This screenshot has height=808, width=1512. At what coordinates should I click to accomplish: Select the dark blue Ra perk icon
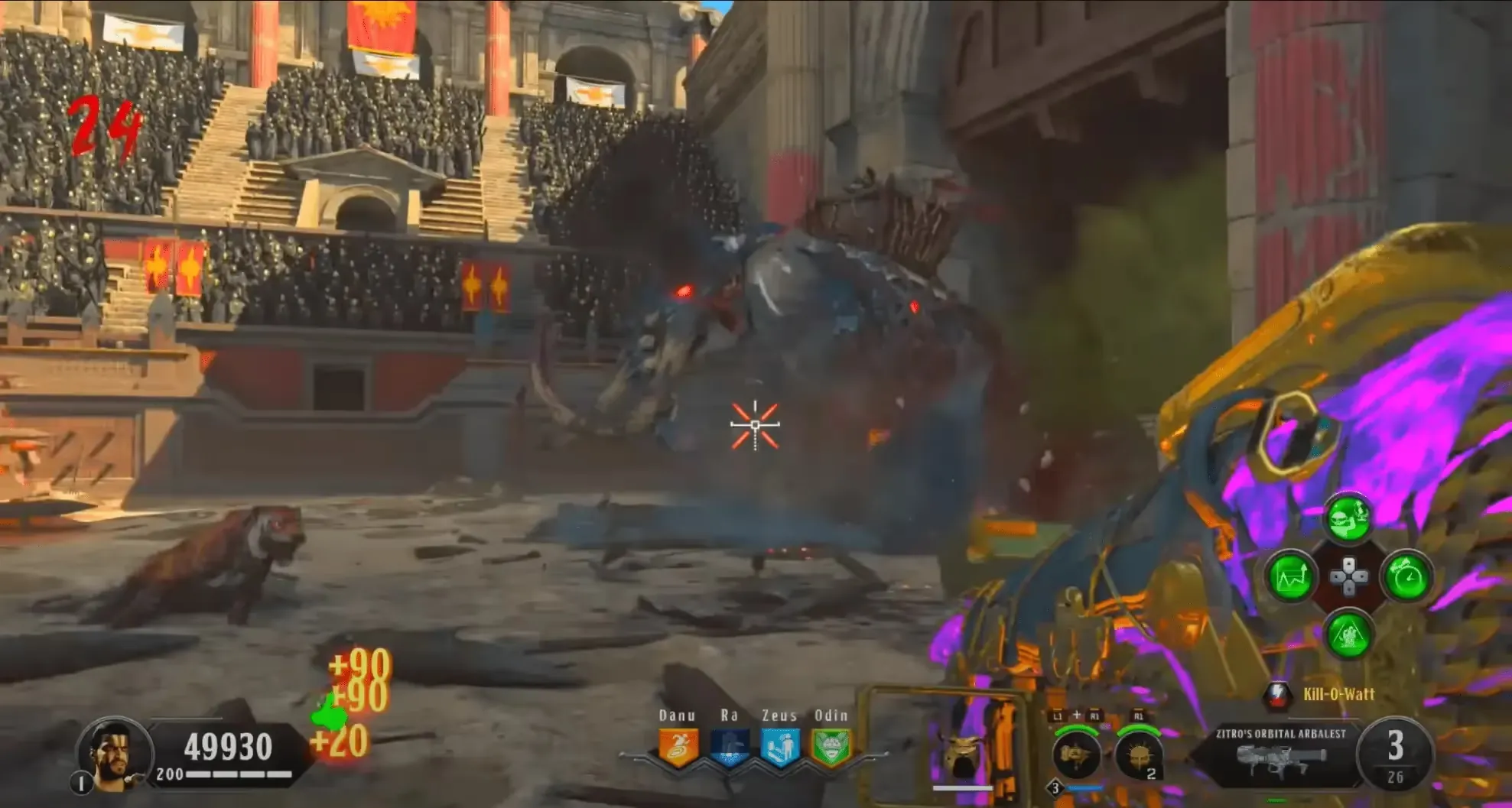pyautogui.click(x=730, y=748)
